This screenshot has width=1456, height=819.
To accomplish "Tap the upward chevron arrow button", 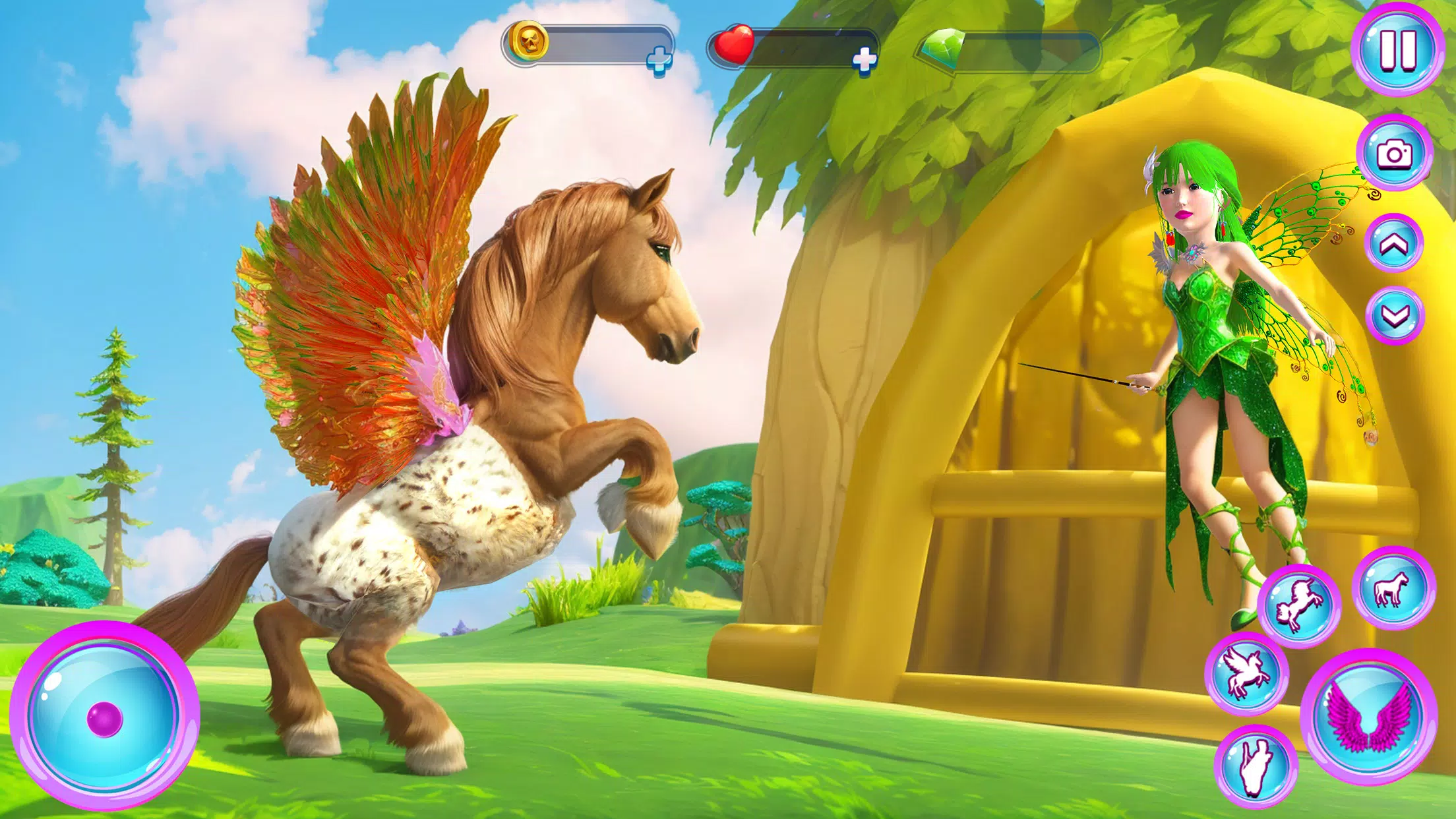I will click(x=1394, y=245).
